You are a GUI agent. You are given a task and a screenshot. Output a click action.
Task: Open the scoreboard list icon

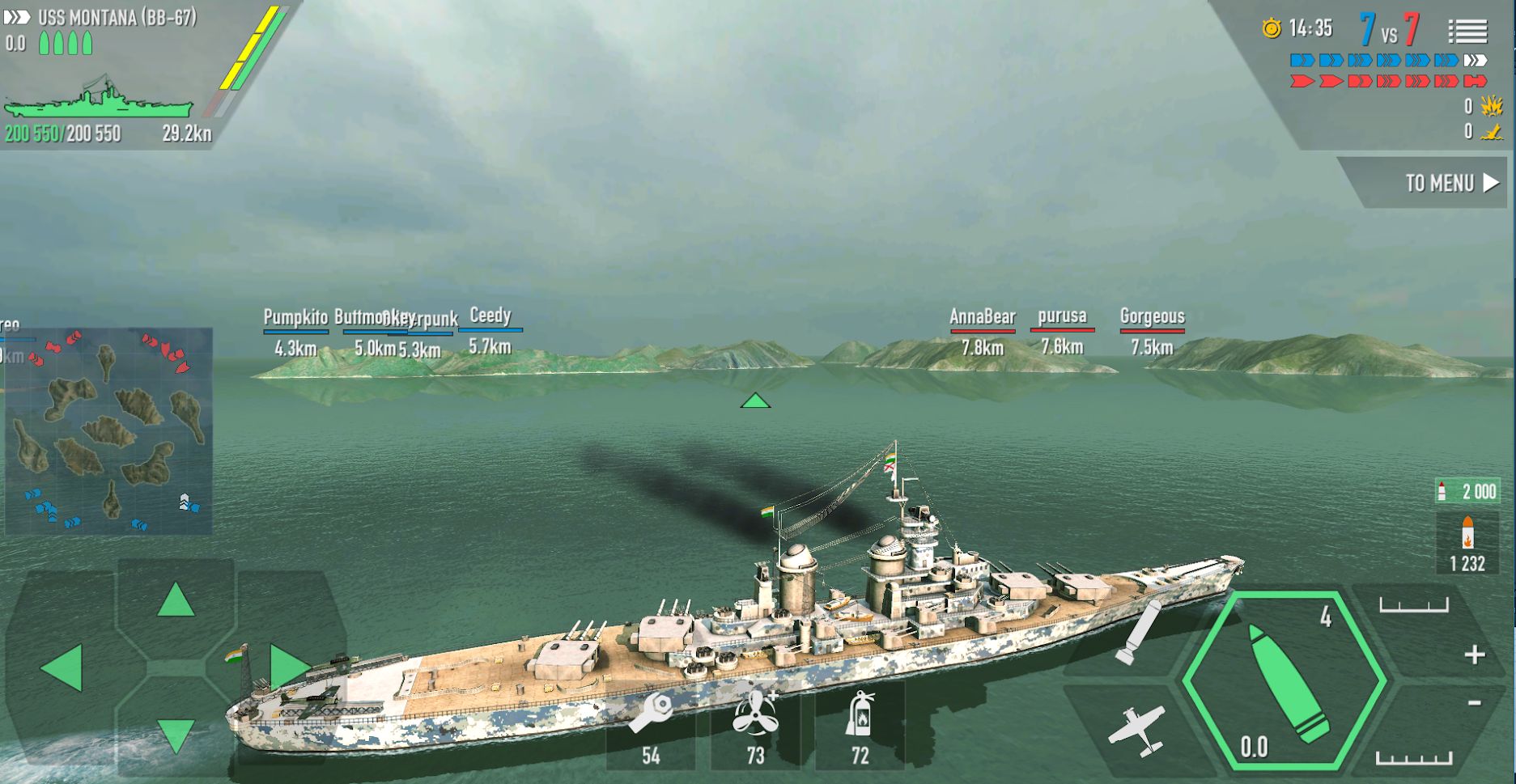coord(1467,32)
